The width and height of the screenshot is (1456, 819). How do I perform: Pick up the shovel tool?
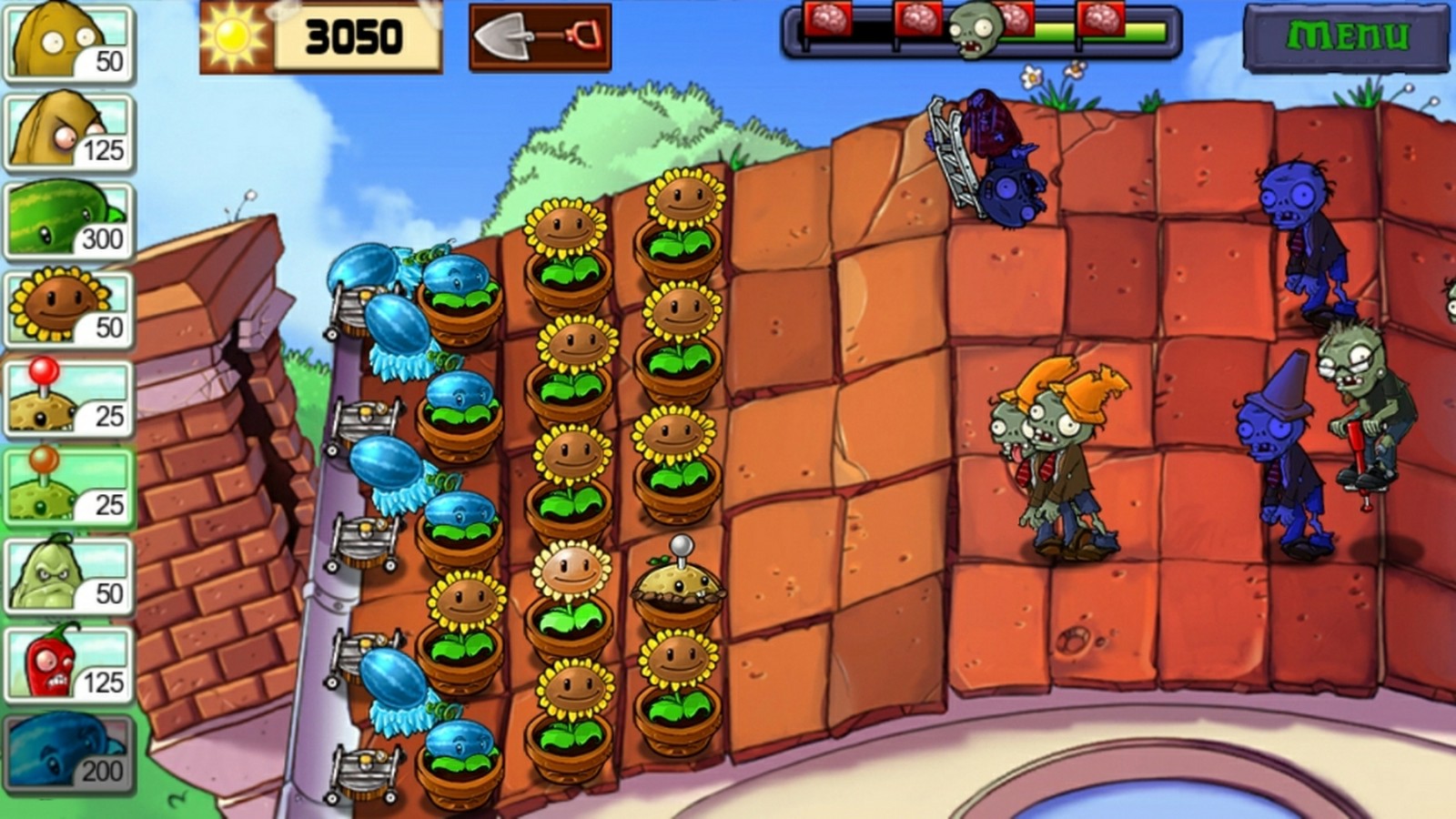click(540, 37)
